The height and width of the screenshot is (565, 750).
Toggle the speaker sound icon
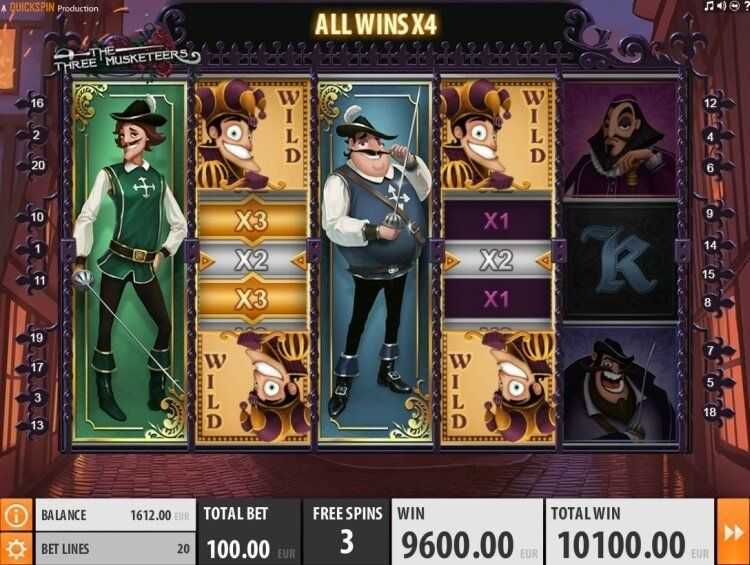(x=722, y=7)
